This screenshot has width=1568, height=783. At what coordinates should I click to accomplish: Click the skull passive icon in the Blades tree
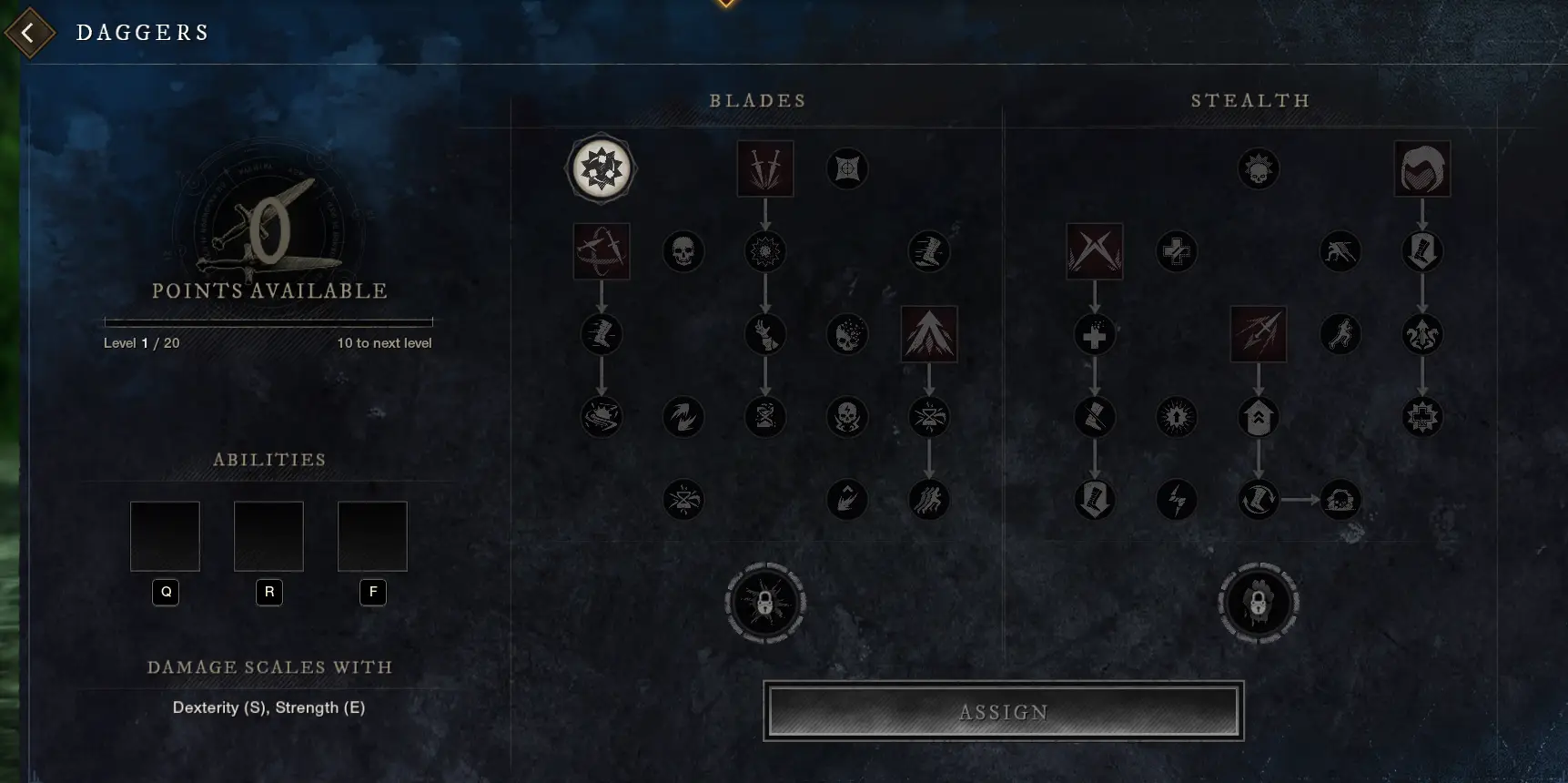(683, 251)
